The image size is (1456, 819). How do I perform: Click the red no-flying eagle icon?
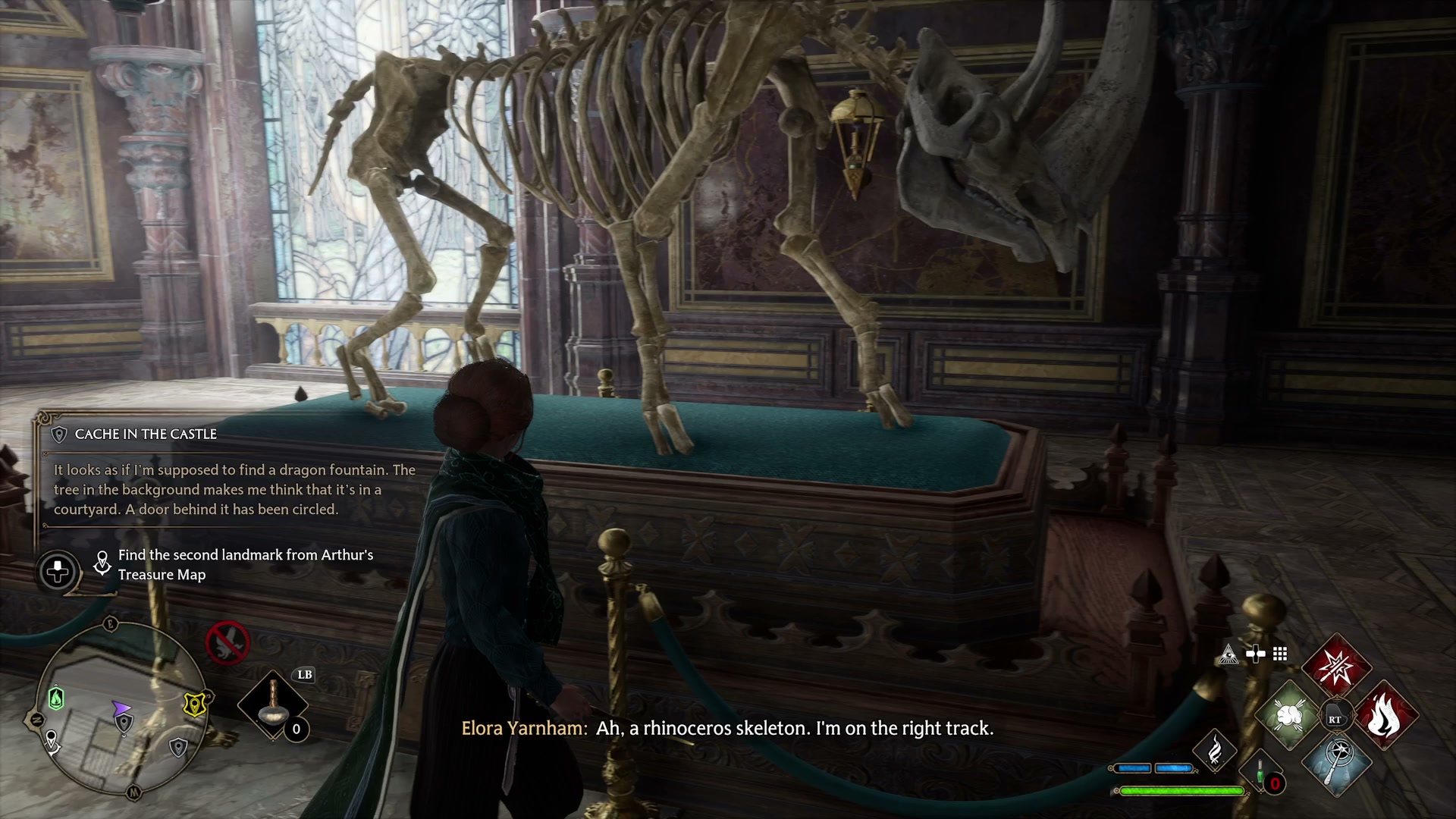pos(227,643)
